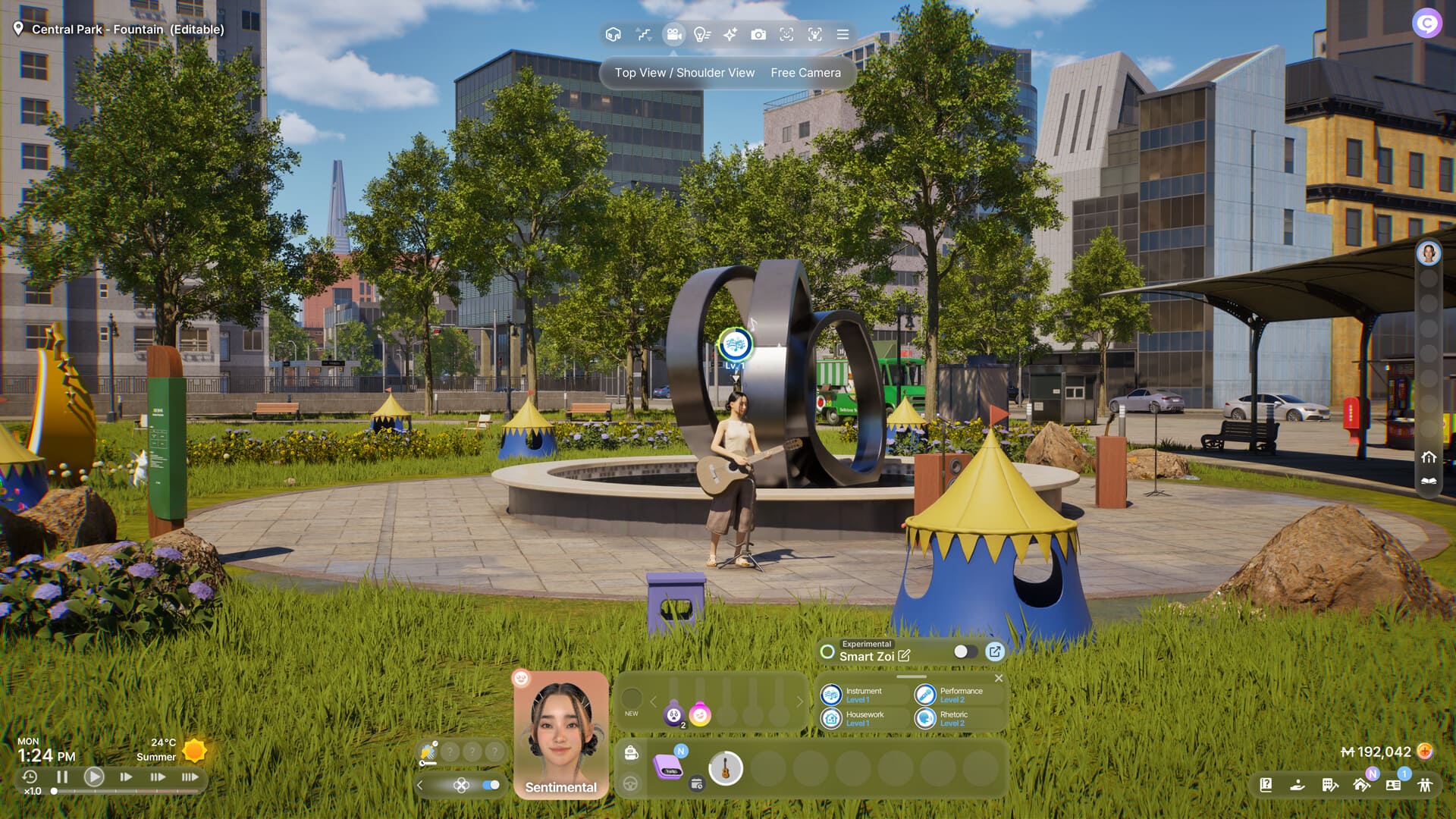Toggle the Smart Zoi switch
The image size is (1456, 819).
(965, 651)
